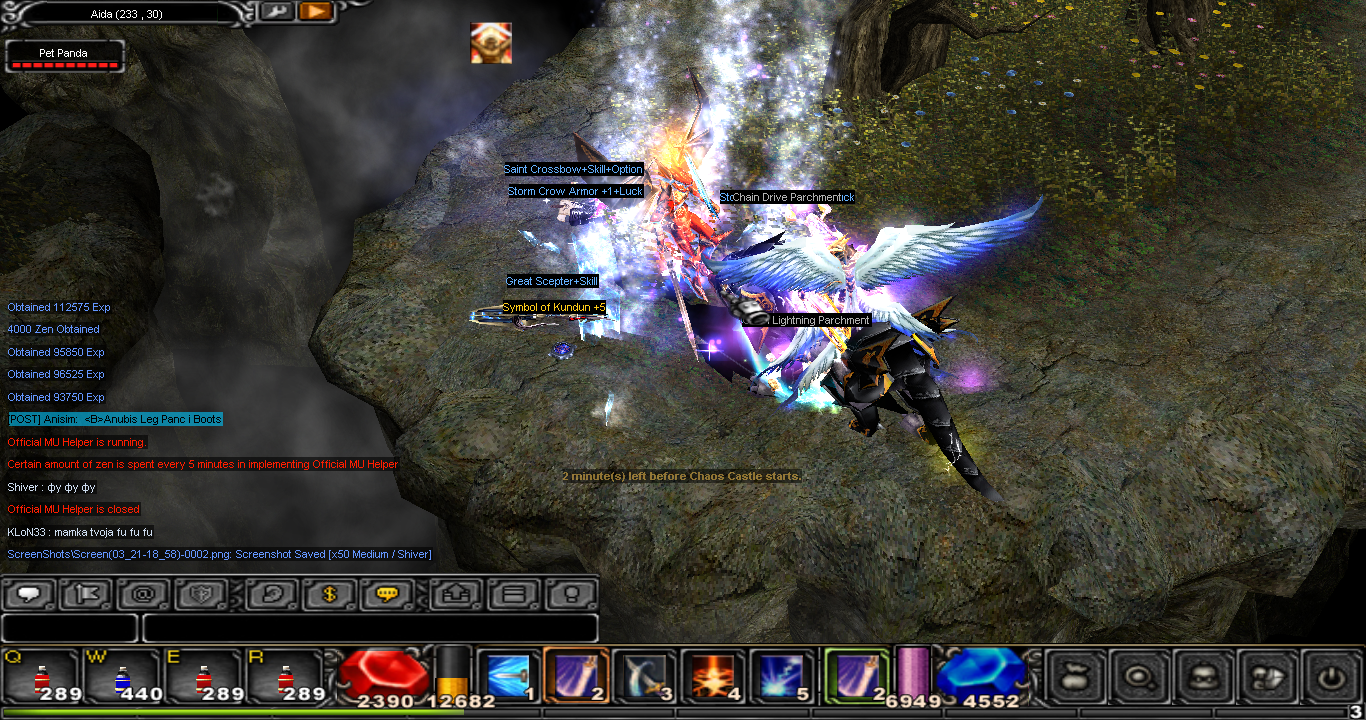
Task: Use the E slot red potion
Action: pos(204,677)
